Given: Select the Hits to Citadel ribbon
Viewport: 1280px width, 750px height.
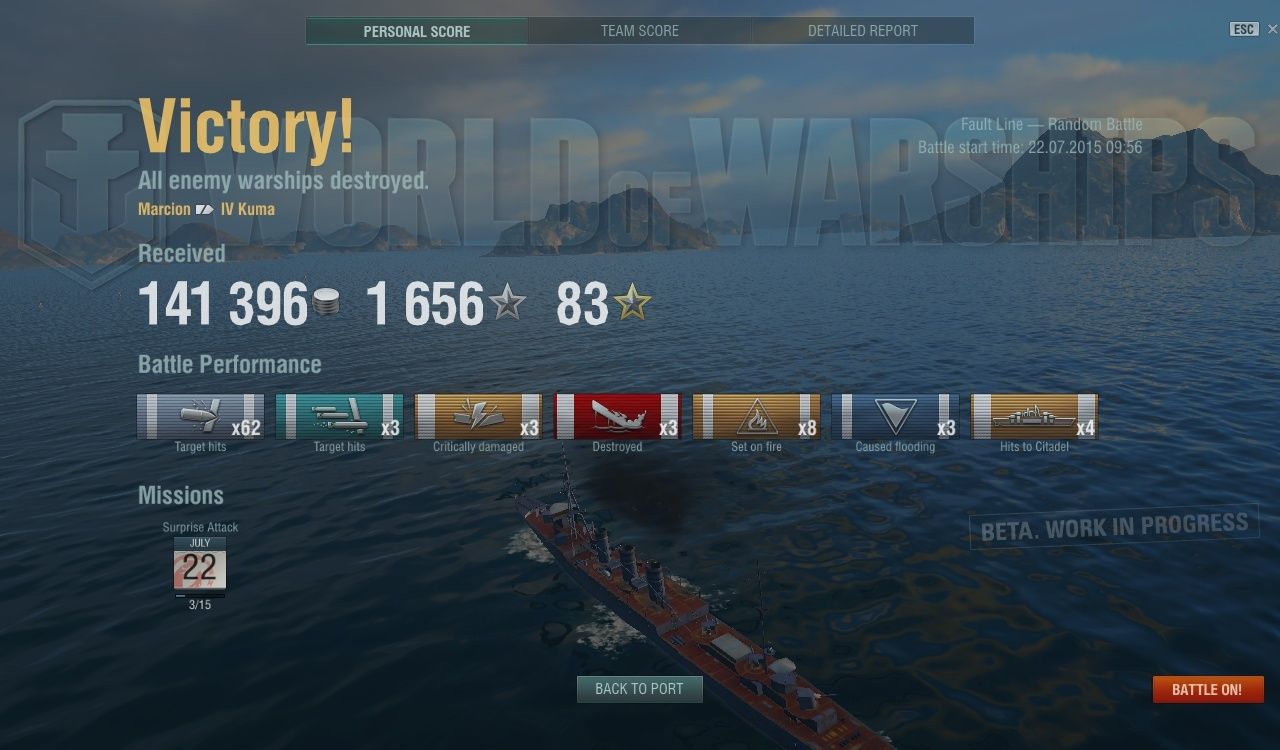Looking at the screenshot, I should point(1035,416).
